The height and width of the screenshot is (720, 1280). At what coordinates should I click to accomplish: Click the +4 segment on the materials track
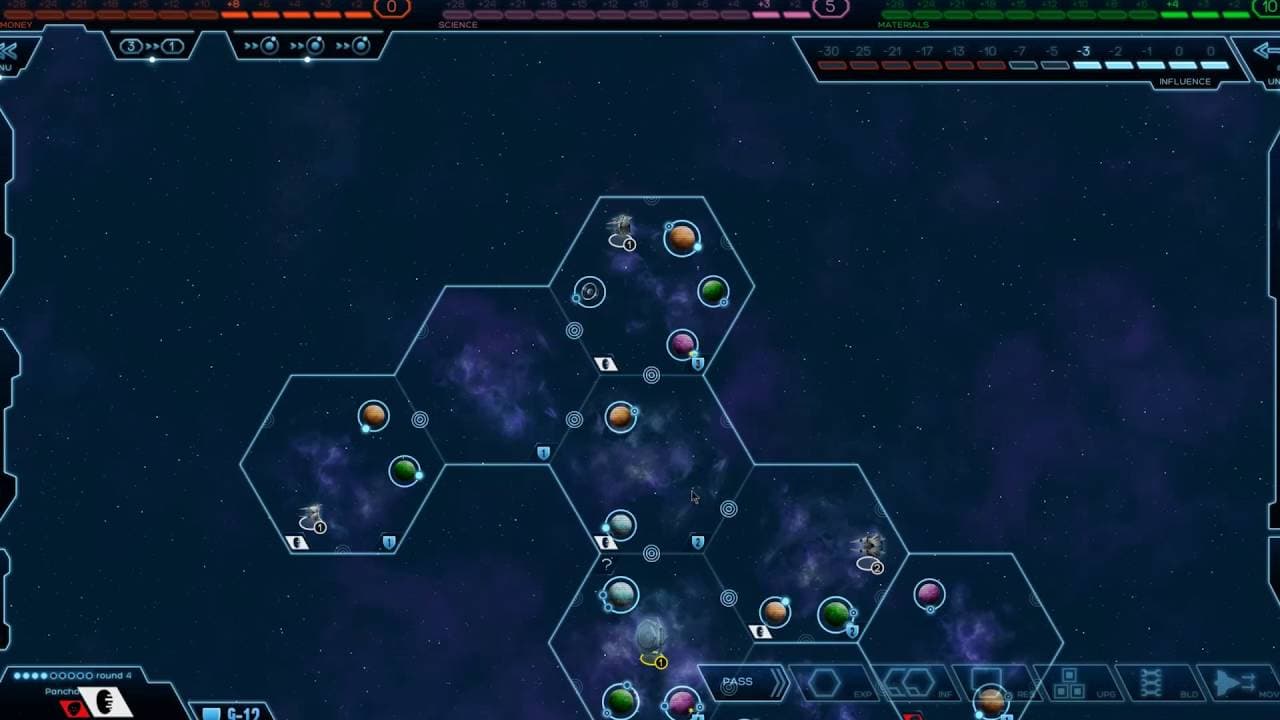point(1174,13)
